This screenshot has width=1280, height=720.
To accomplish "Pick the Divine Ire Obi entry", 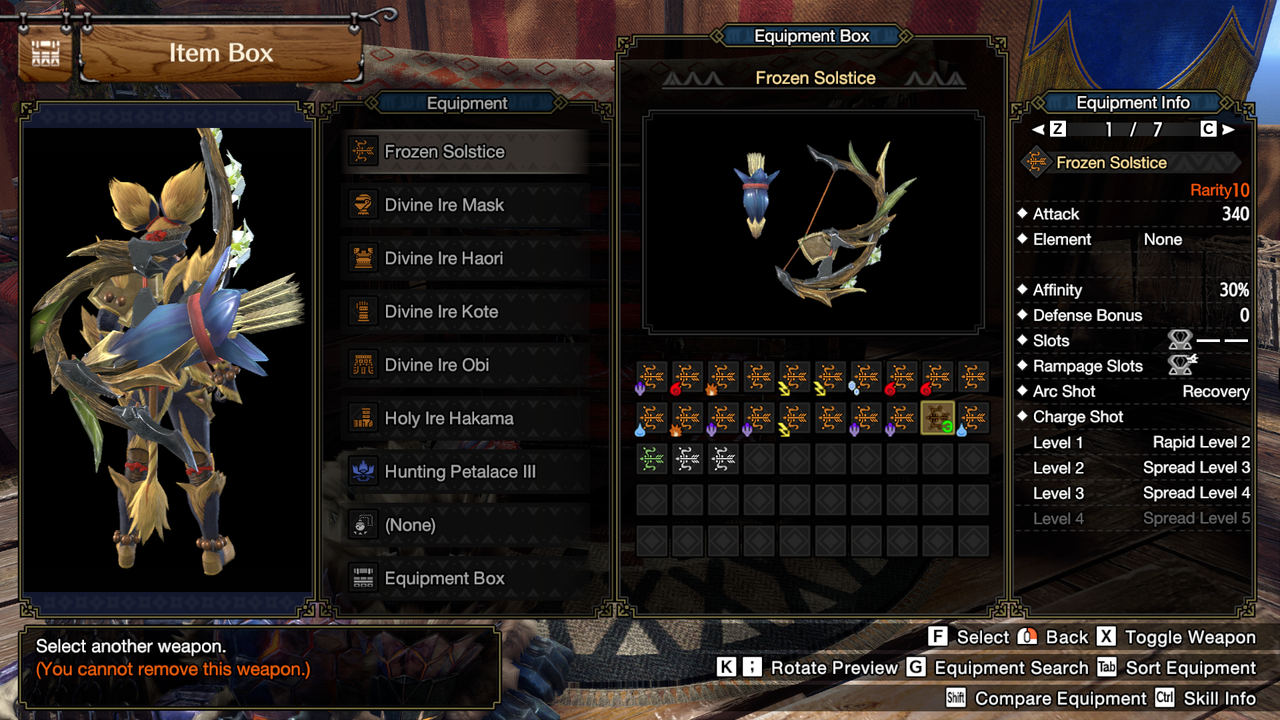I will point(437,365).
